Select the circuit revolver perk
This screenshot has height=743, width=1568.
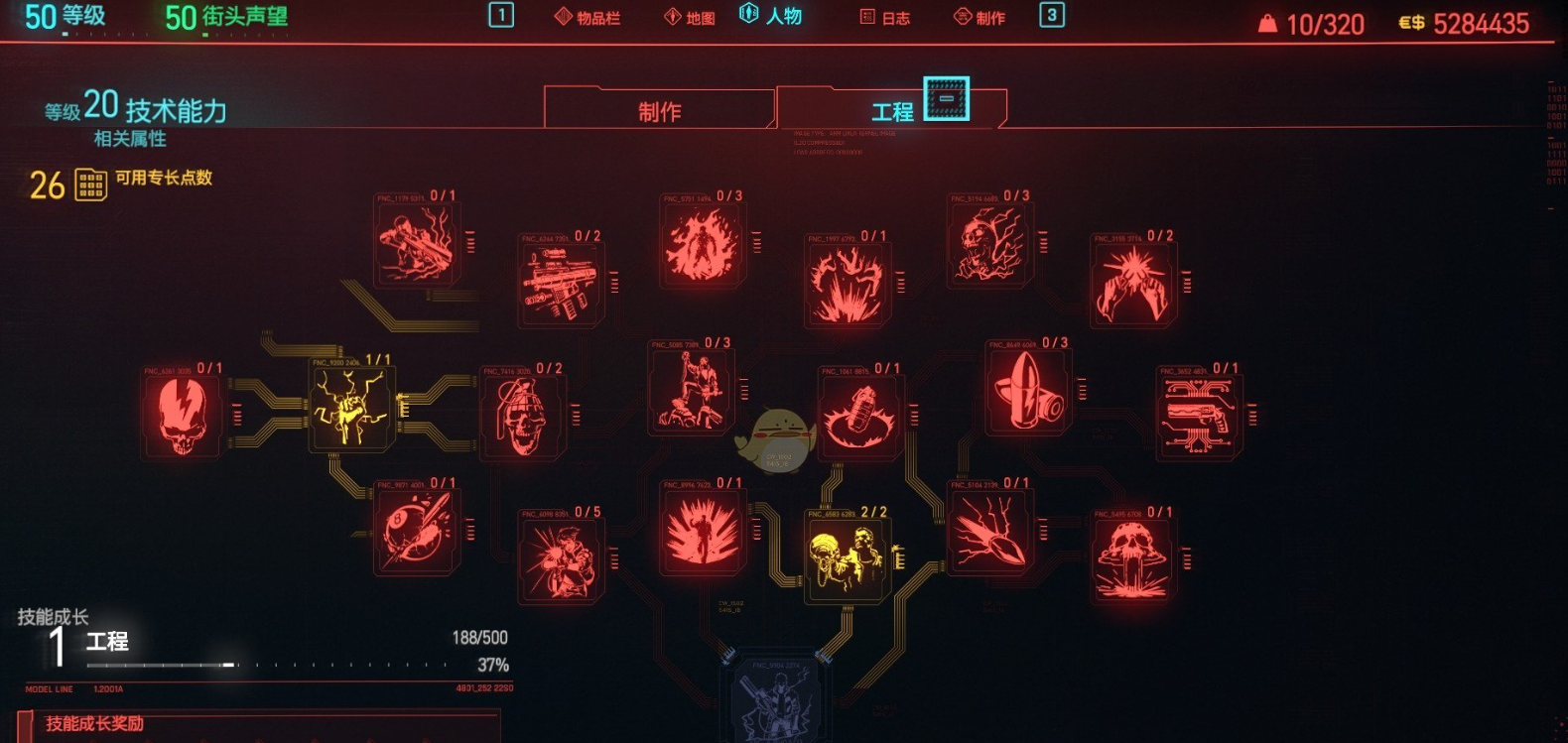click(1199, 417)
